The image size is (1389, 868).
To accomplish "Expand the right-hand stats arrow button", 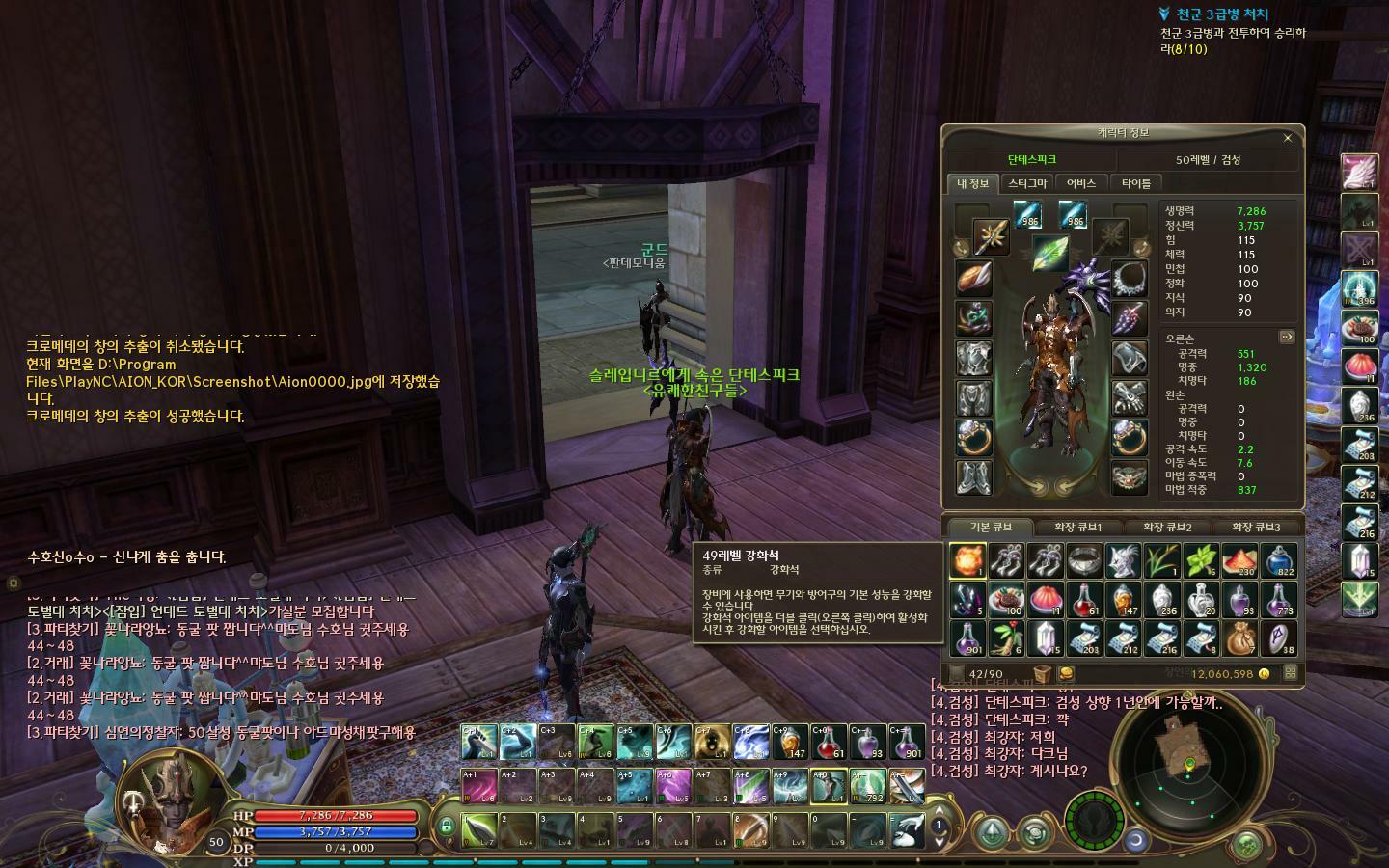I will pos(1286,337).
